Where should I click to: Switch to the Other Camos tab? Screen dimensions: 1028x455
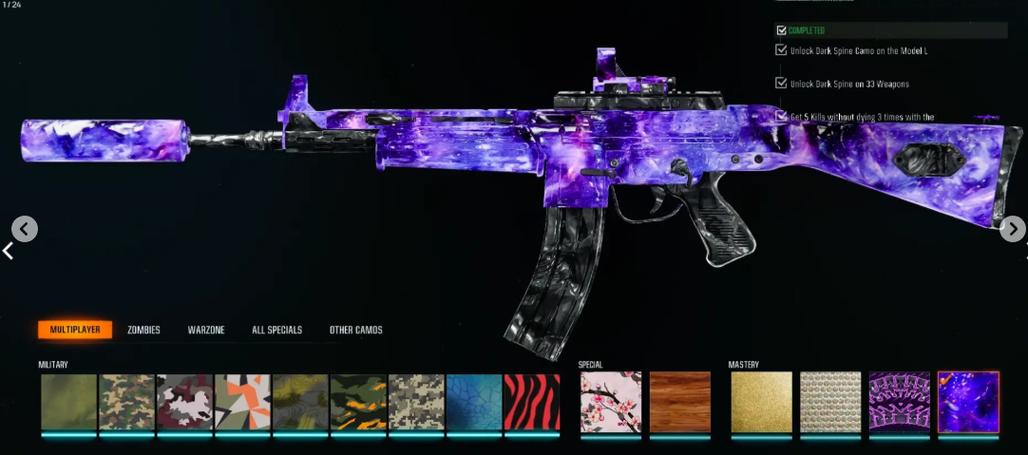click(356, 330)
